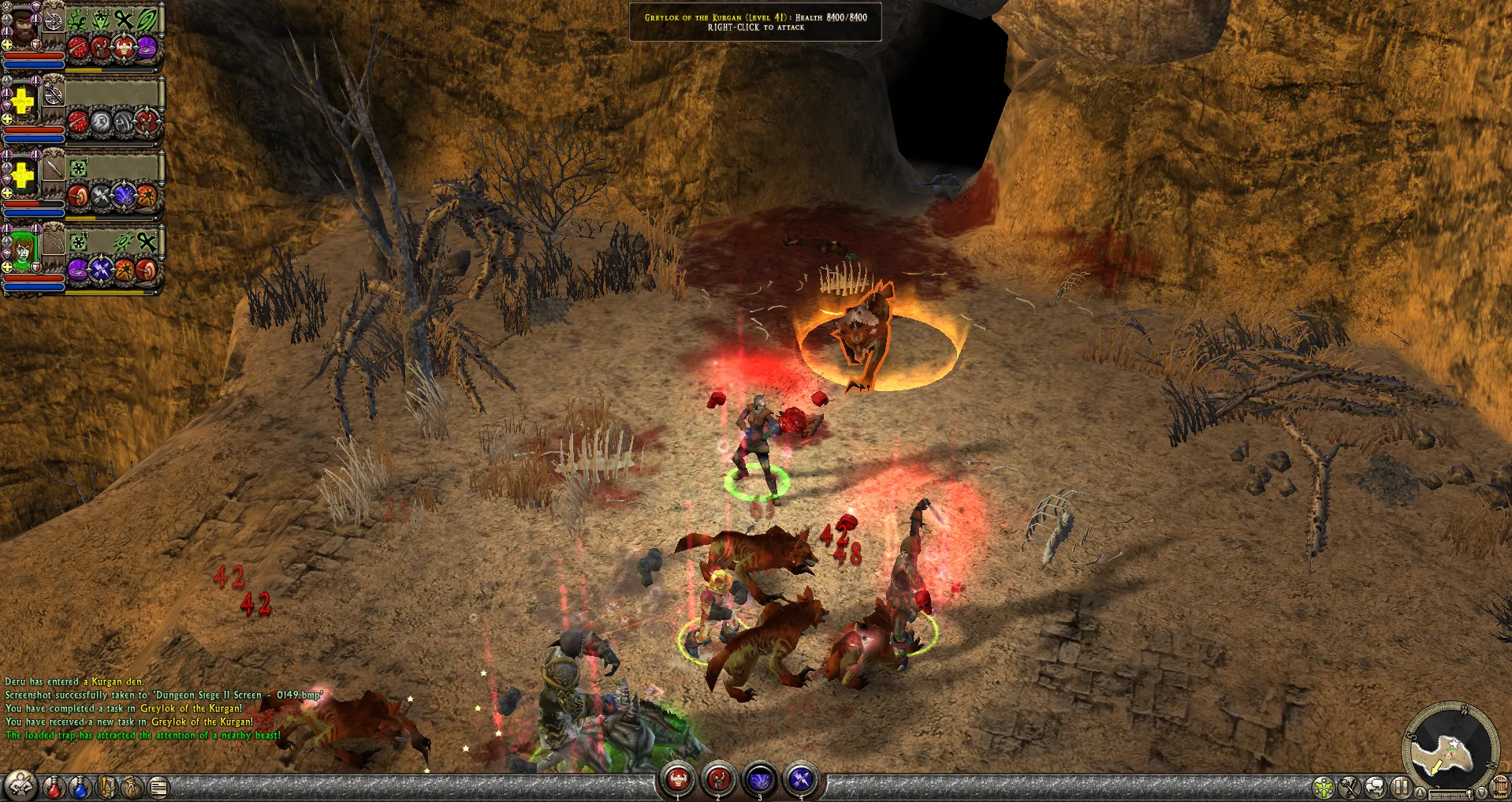Switch mode with crossed mace and sword
Viewport: 1512px width, 802px height.
coord(1350,786)
